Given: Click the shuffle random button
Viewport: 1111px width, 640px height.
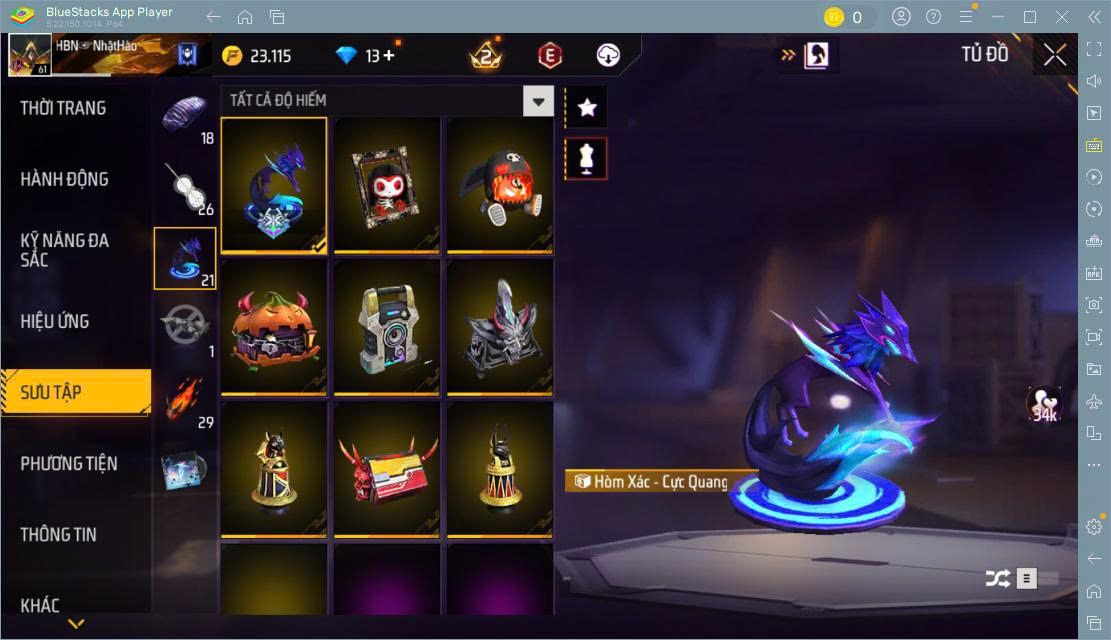Looking at the screenshot, I should 997,578.
